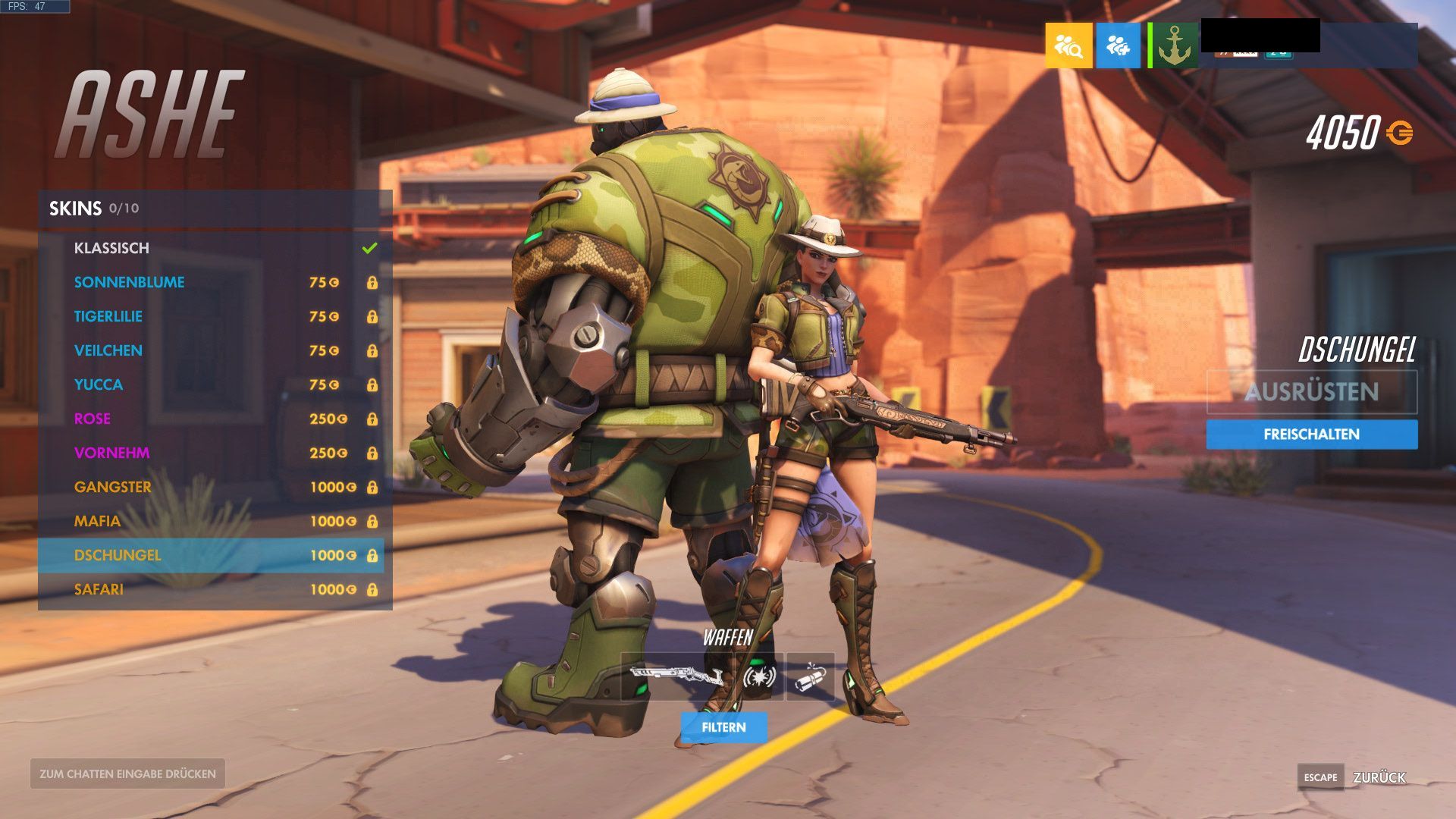
Task: Select the Mafia skin entry
Action: [x=211, y=521]
